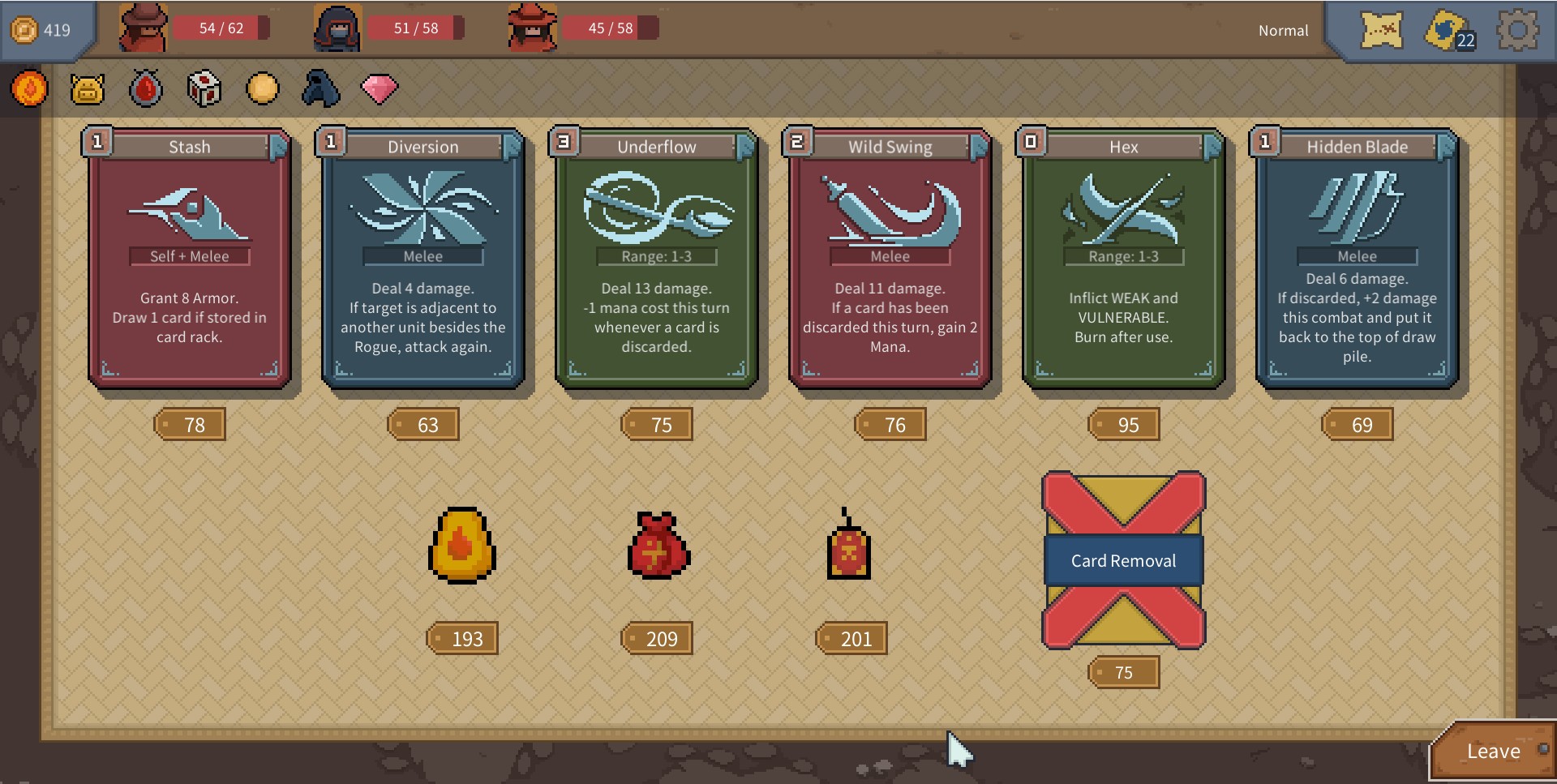The height and width of the screenshot is (784, 1557).
Task: Buy the golden flame egg relic
Action: pyautogui.click(x=461, y=546)
